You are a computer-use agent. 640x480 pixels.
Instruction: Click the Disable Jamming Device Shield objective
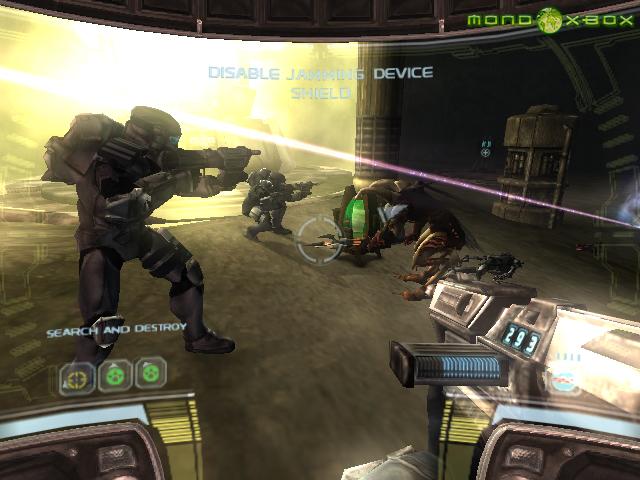point(320,82)
